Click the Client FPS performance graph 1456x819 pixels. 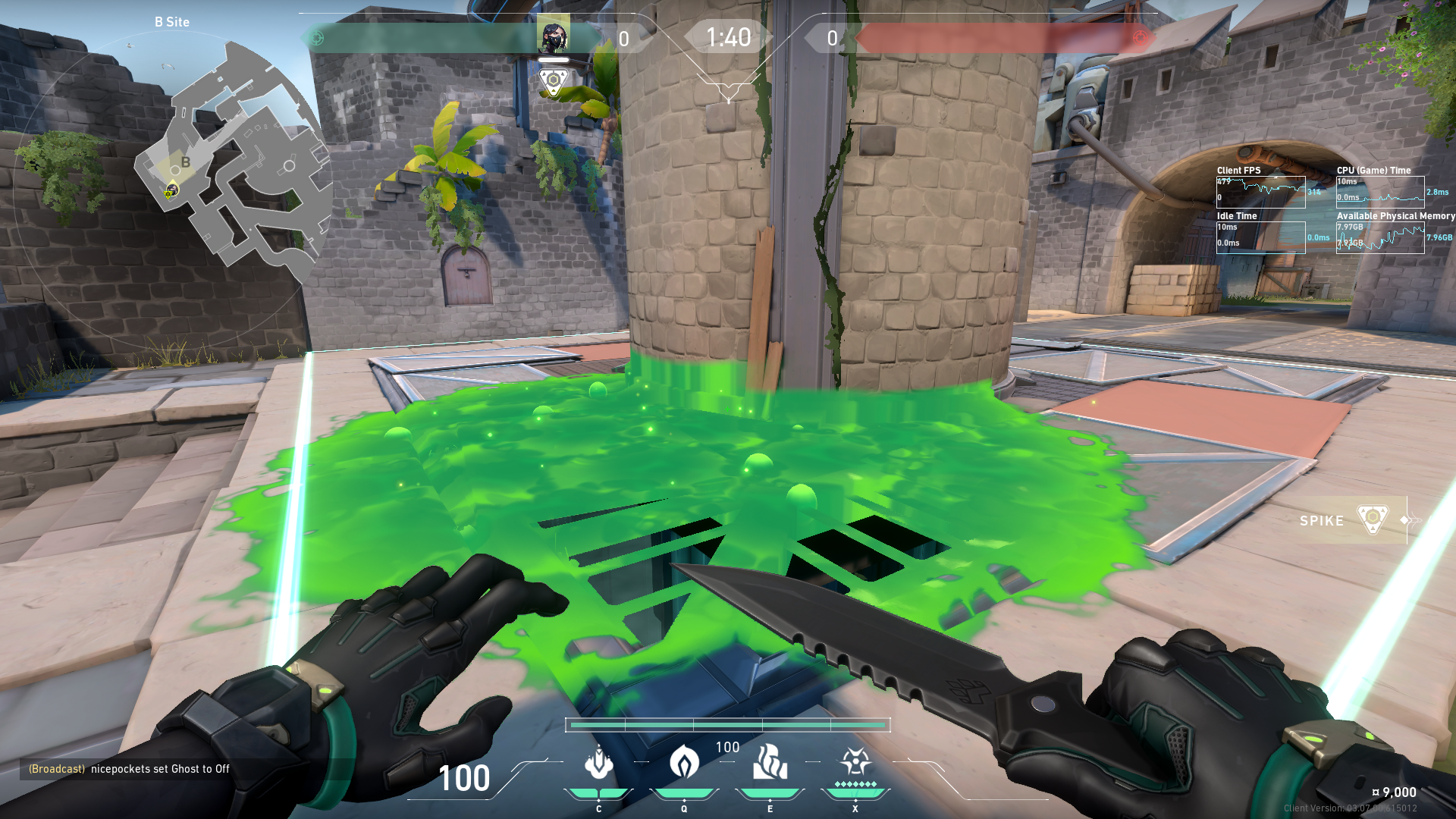click(1261, 192)
